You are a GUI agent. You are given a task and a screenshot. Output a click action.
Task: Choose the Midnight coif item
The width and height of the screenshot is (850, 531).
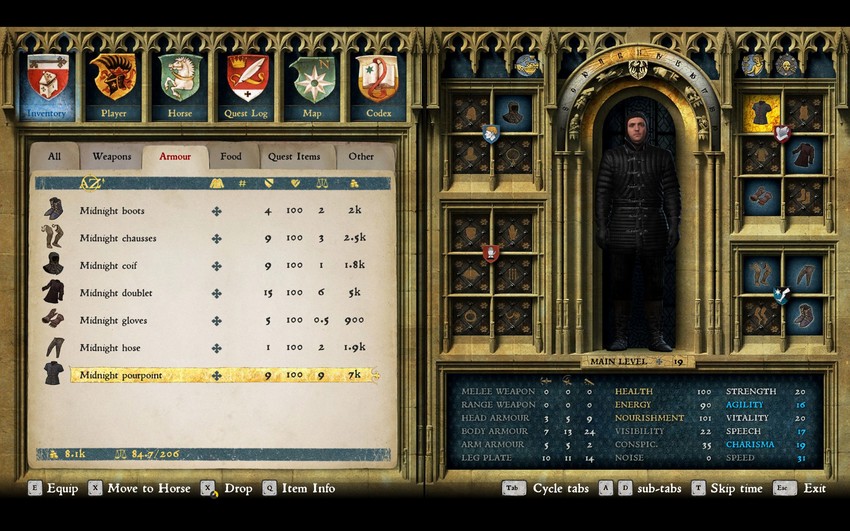click(x=108, y=266)
